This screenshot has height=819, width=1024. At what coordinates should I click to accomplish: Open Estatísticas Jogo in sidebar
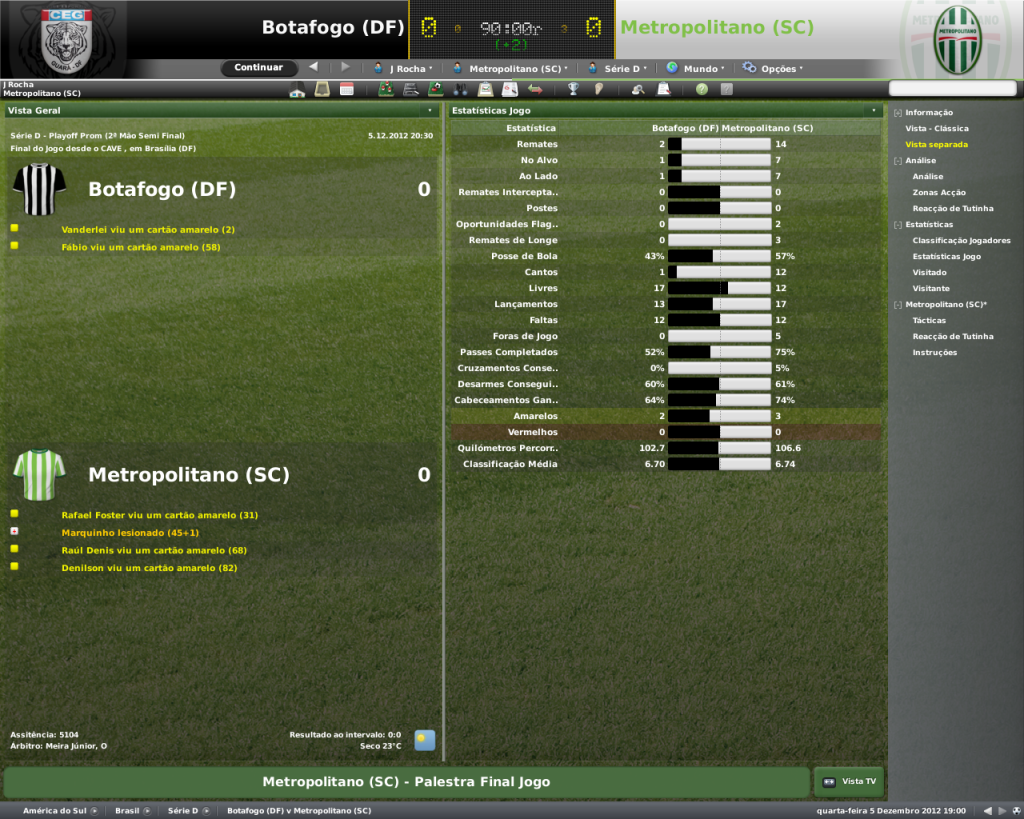point(946,257)
